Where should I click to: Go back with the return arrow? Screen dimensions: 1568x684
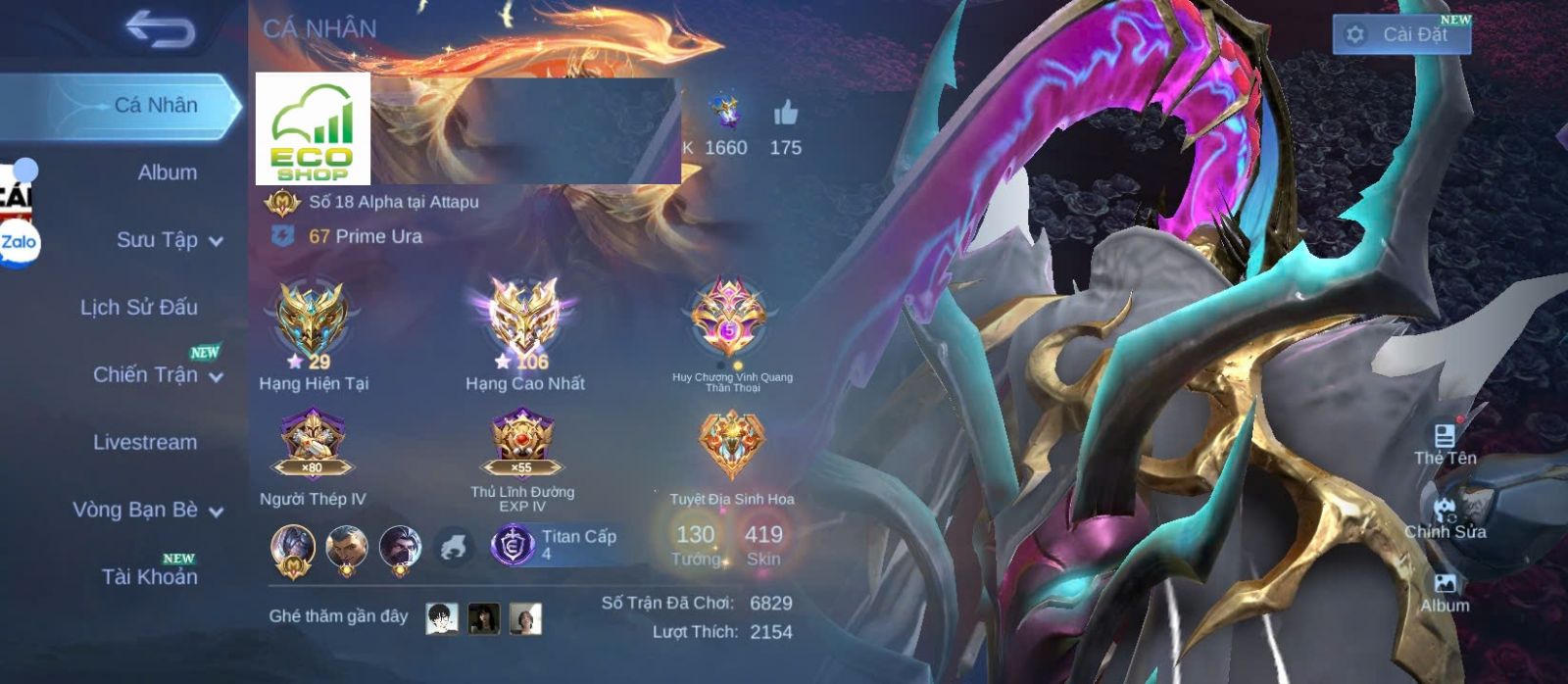(x=160, y=30)
